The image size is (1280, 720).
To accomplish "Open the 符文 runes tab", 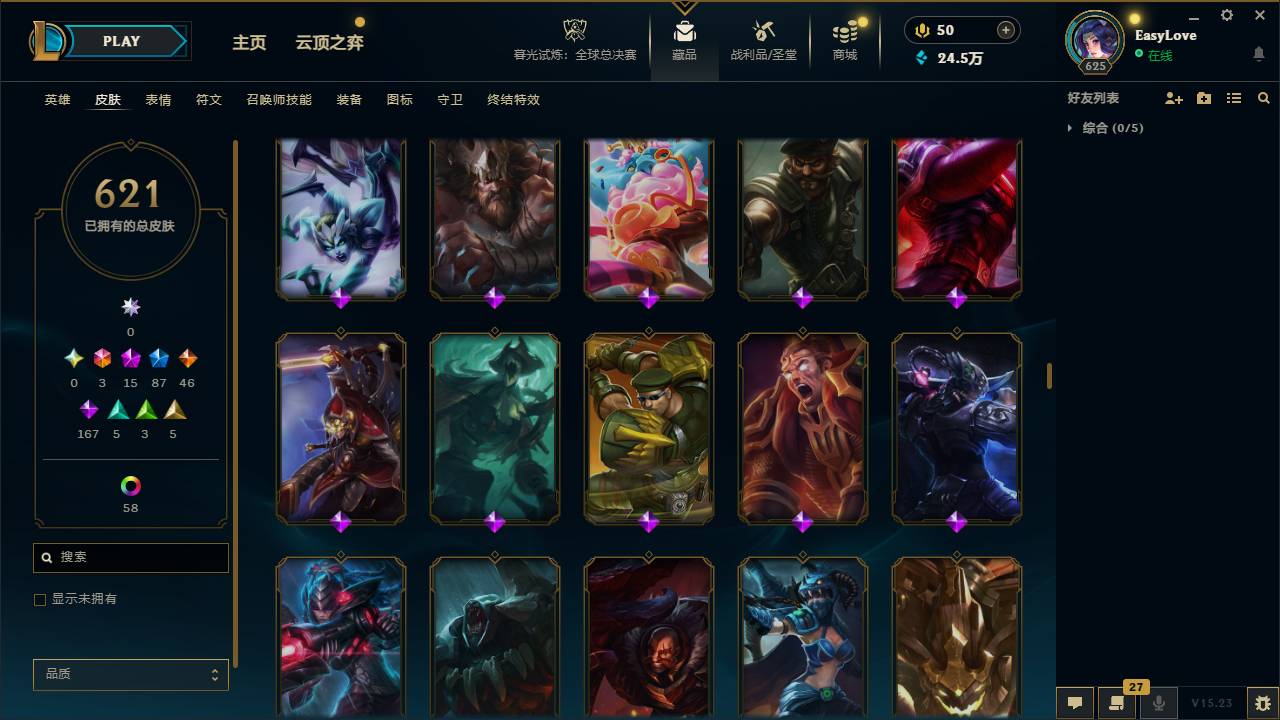I will (x=209, y=100).
